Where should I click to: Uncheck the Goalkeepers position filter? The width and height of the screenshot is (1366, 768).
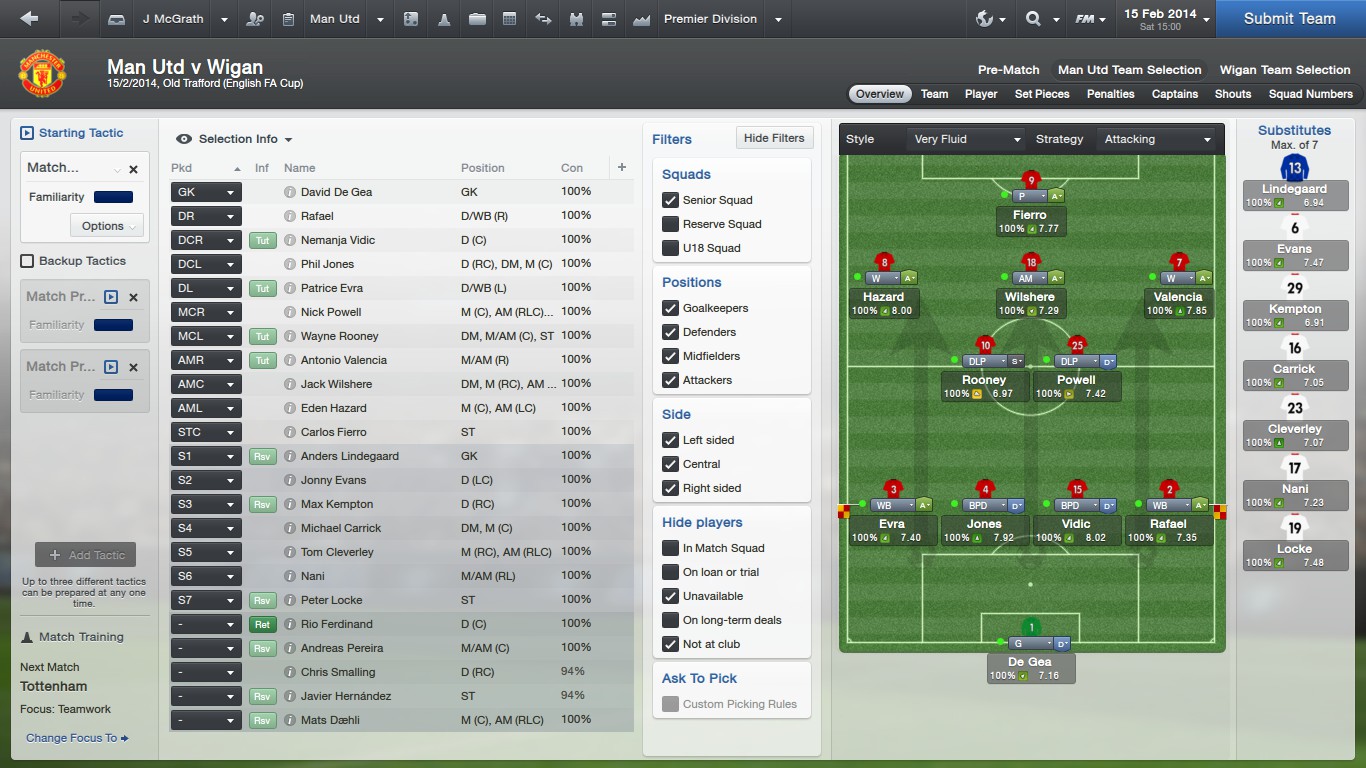pyautogui.click(x=671, y=308)
